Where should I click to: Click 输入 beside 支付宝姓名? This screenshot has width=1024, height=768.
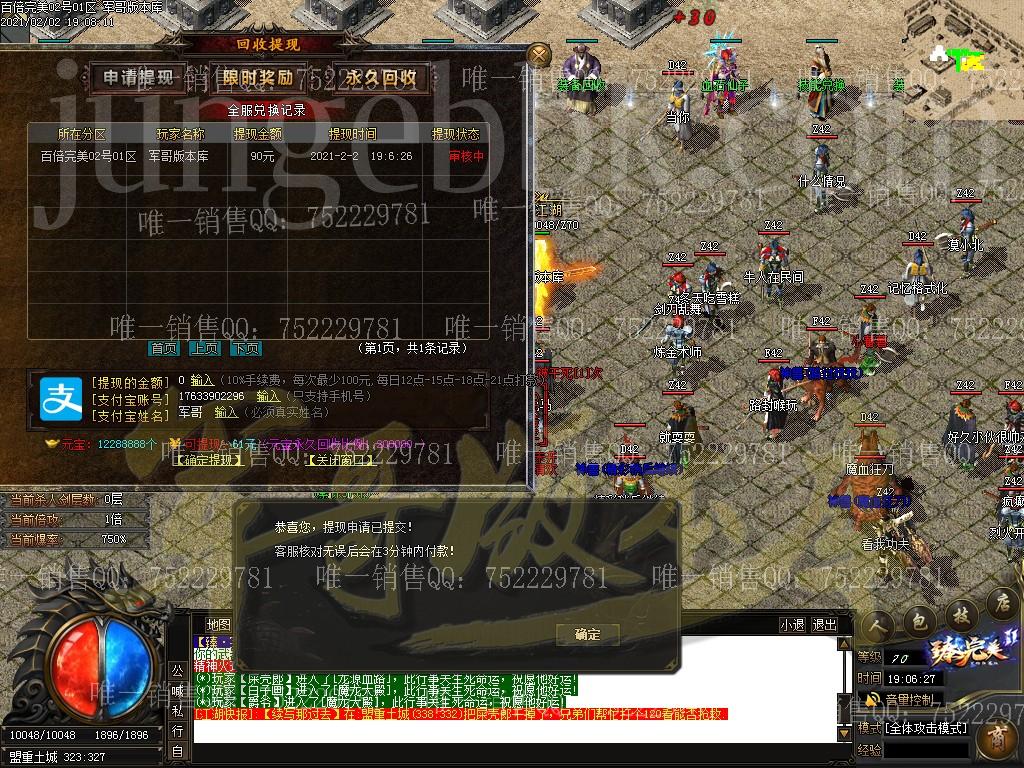(226, 411)
